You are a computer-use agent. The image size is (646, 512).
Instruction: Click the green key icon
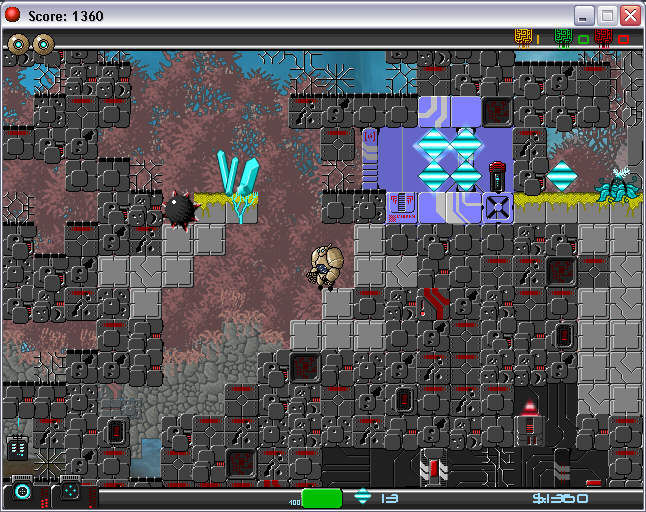(563, 38)
